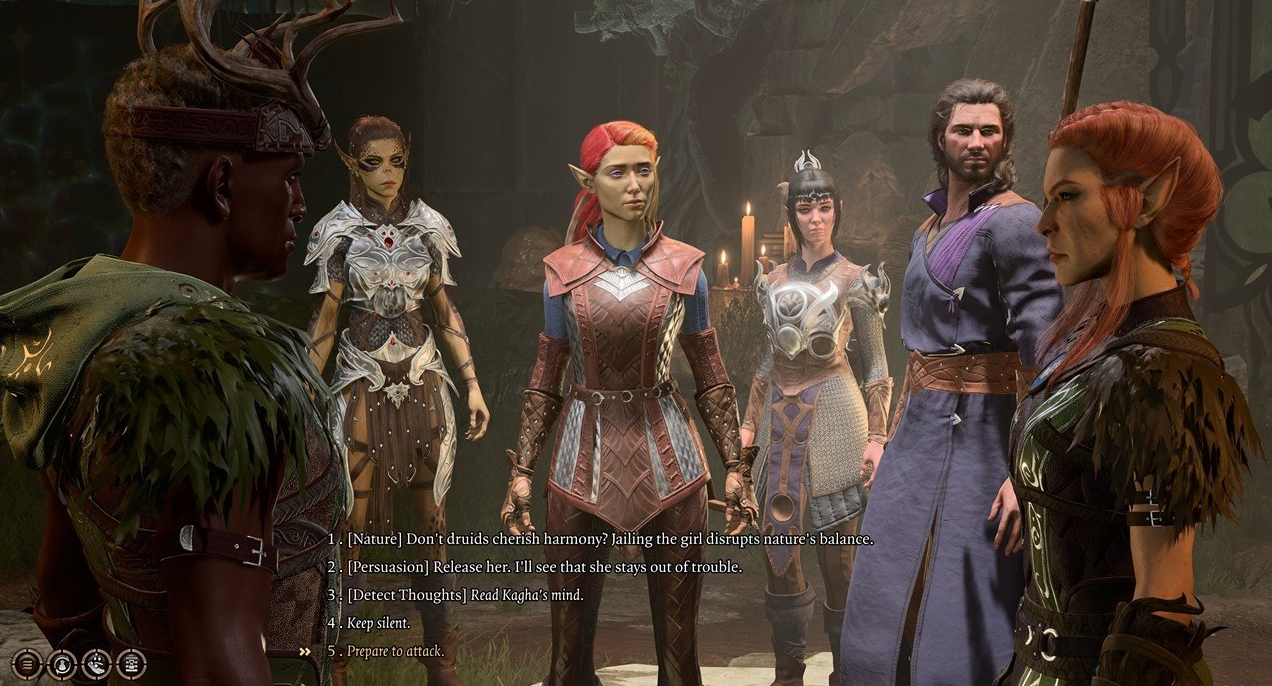Show the dialogue history hourglass icon
Viewport: 1272px width, 686px height.
tap(131, 663)
